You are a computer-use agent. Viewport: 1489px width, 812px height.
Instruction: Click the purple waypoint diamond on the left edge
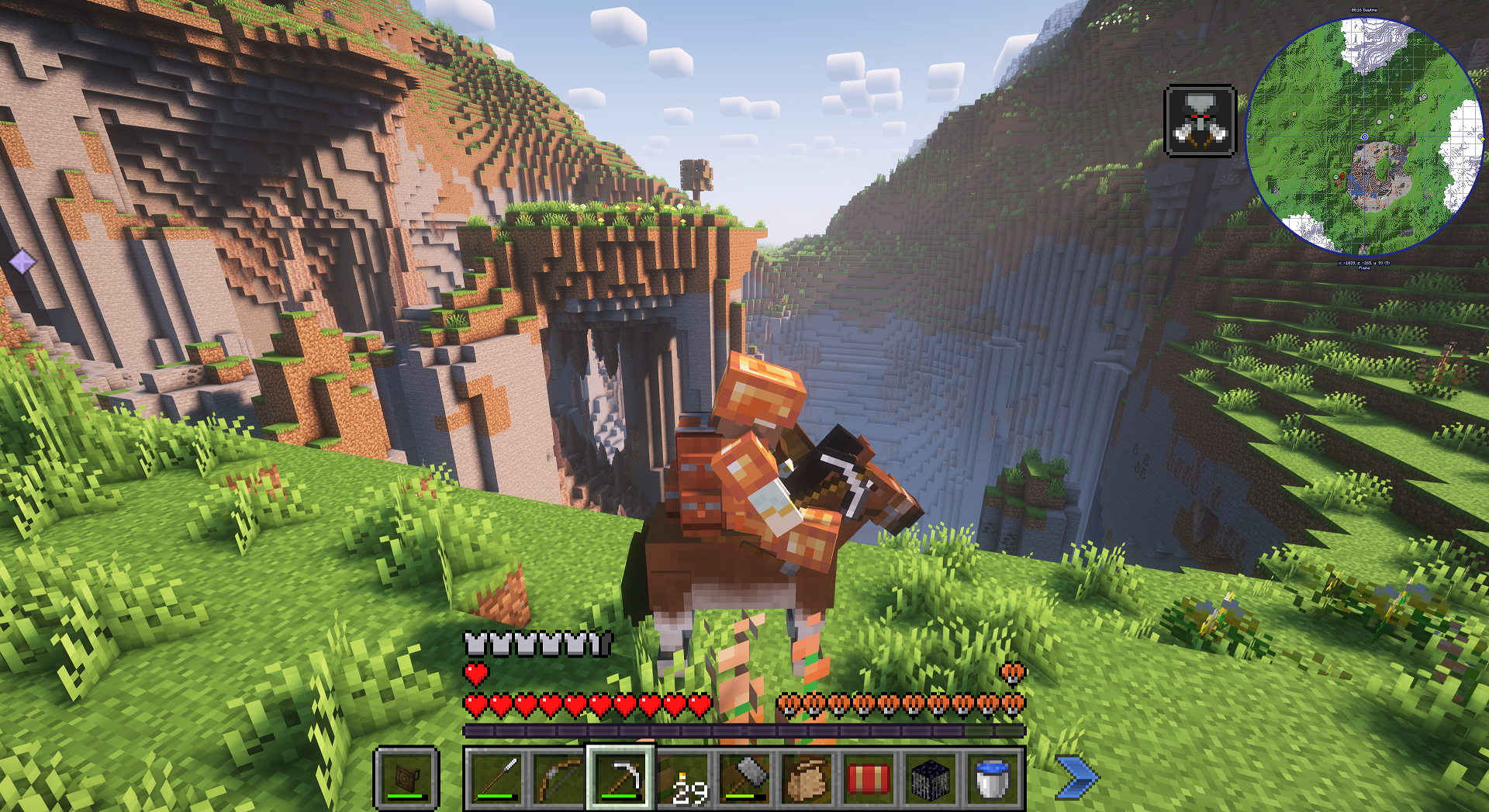23,261
